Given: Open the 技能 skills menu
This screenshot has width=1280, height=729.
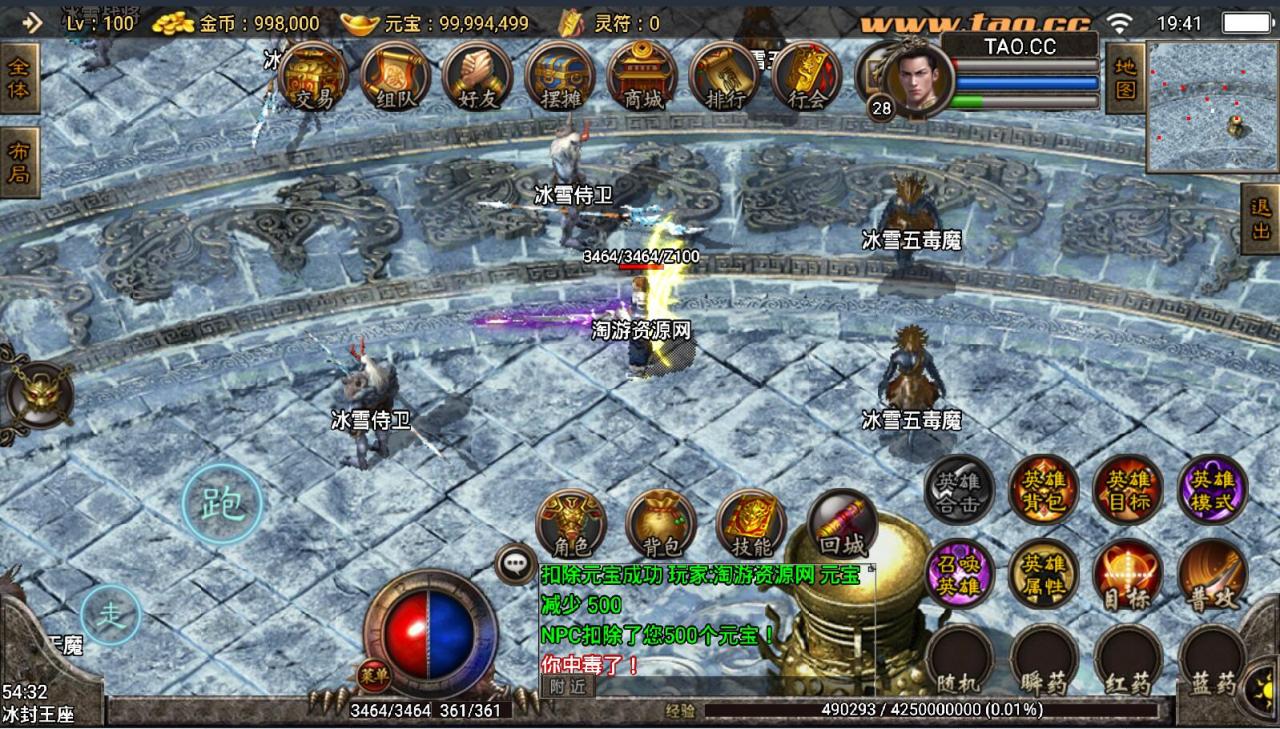Looking at the screenshot, I should click(751, 525).
